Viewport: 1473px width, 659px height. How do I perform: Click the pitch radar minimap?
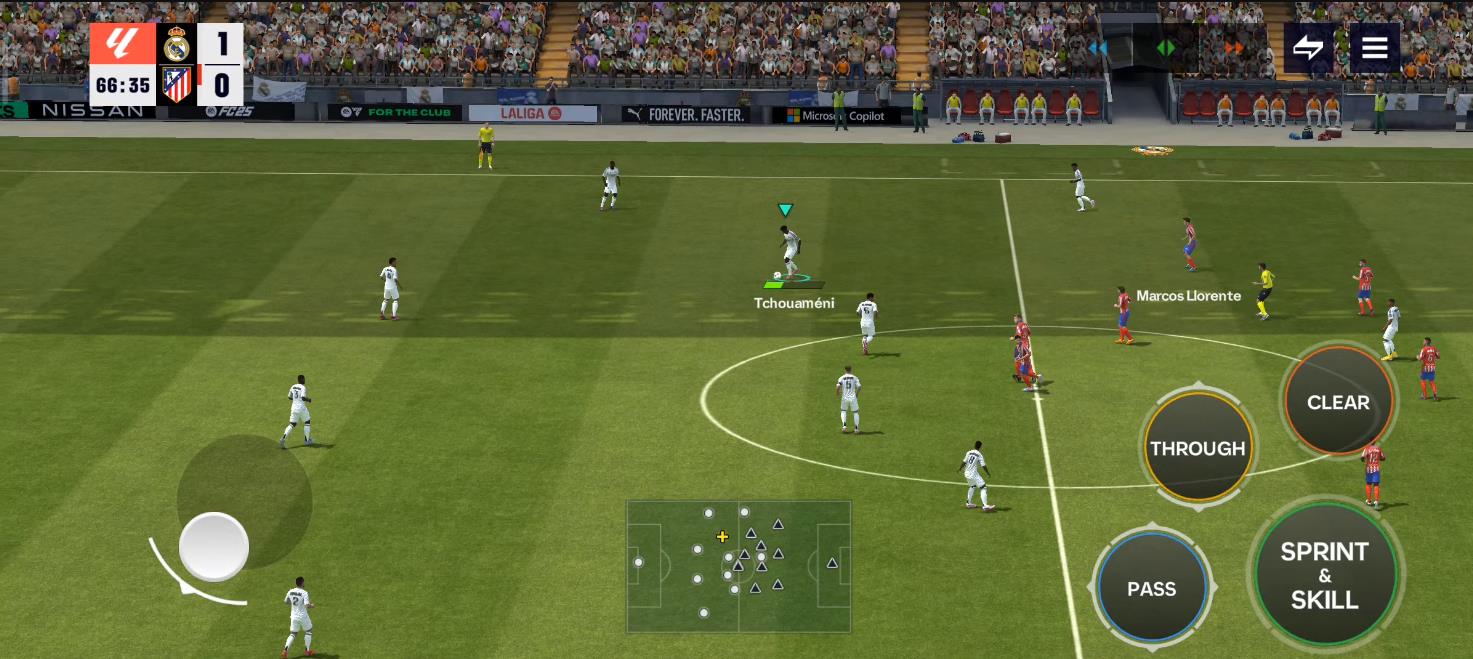click(x=739, y=566)
